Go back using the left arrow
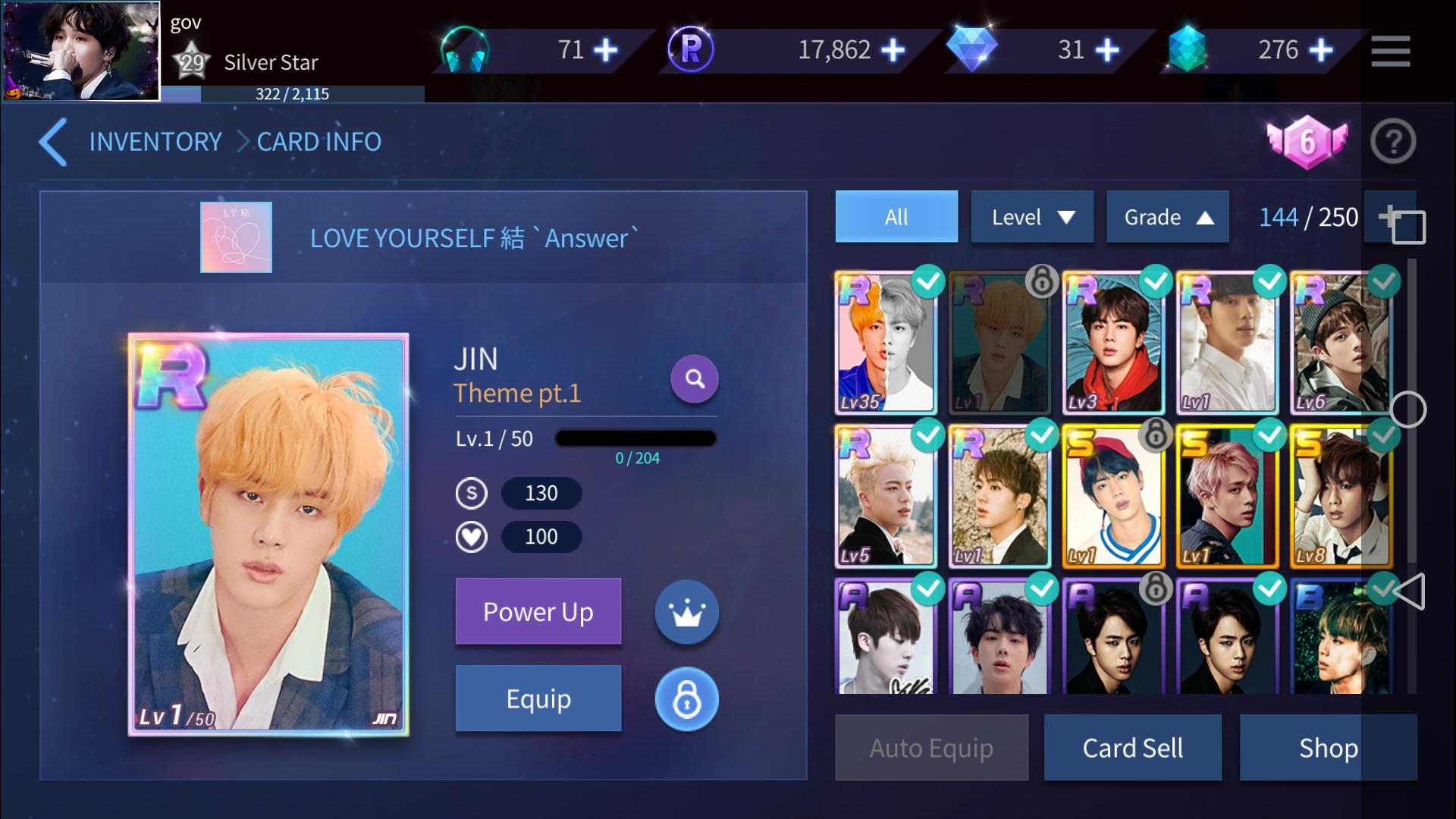The height and width of the screenshot is (819, 1456). (x=53, y=142)
